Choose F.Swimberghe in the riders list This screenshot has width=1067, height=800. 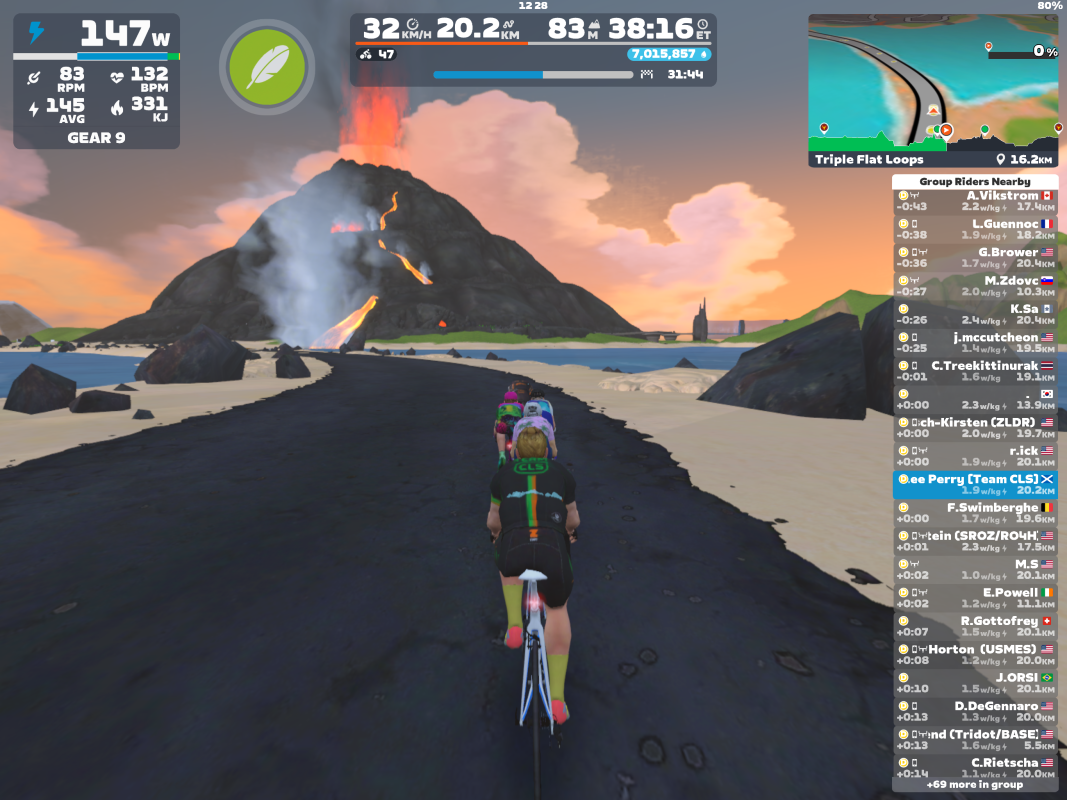point(975,513)
